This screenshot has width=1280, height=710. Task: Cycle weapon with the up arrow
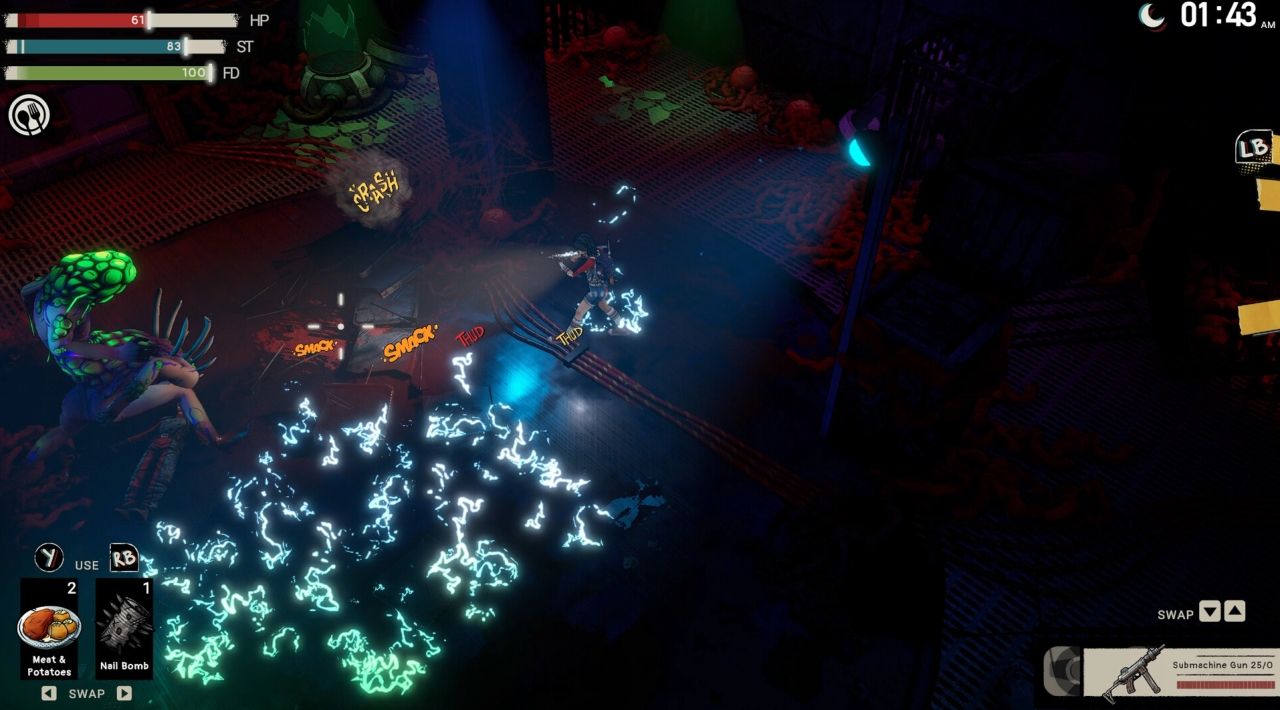1235,612
